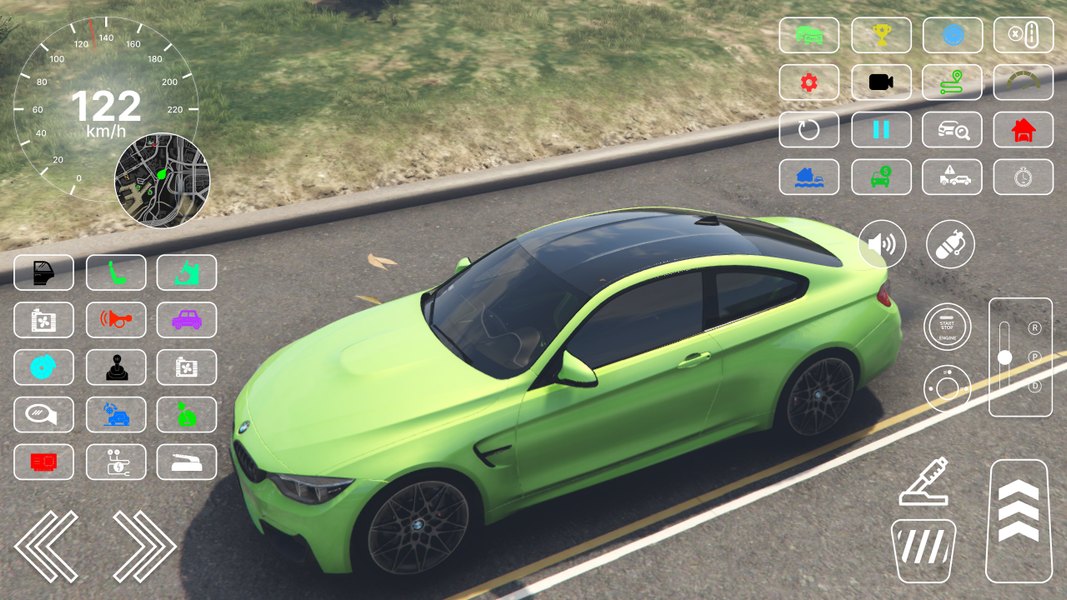Open the red gear settings

[809, 83]
